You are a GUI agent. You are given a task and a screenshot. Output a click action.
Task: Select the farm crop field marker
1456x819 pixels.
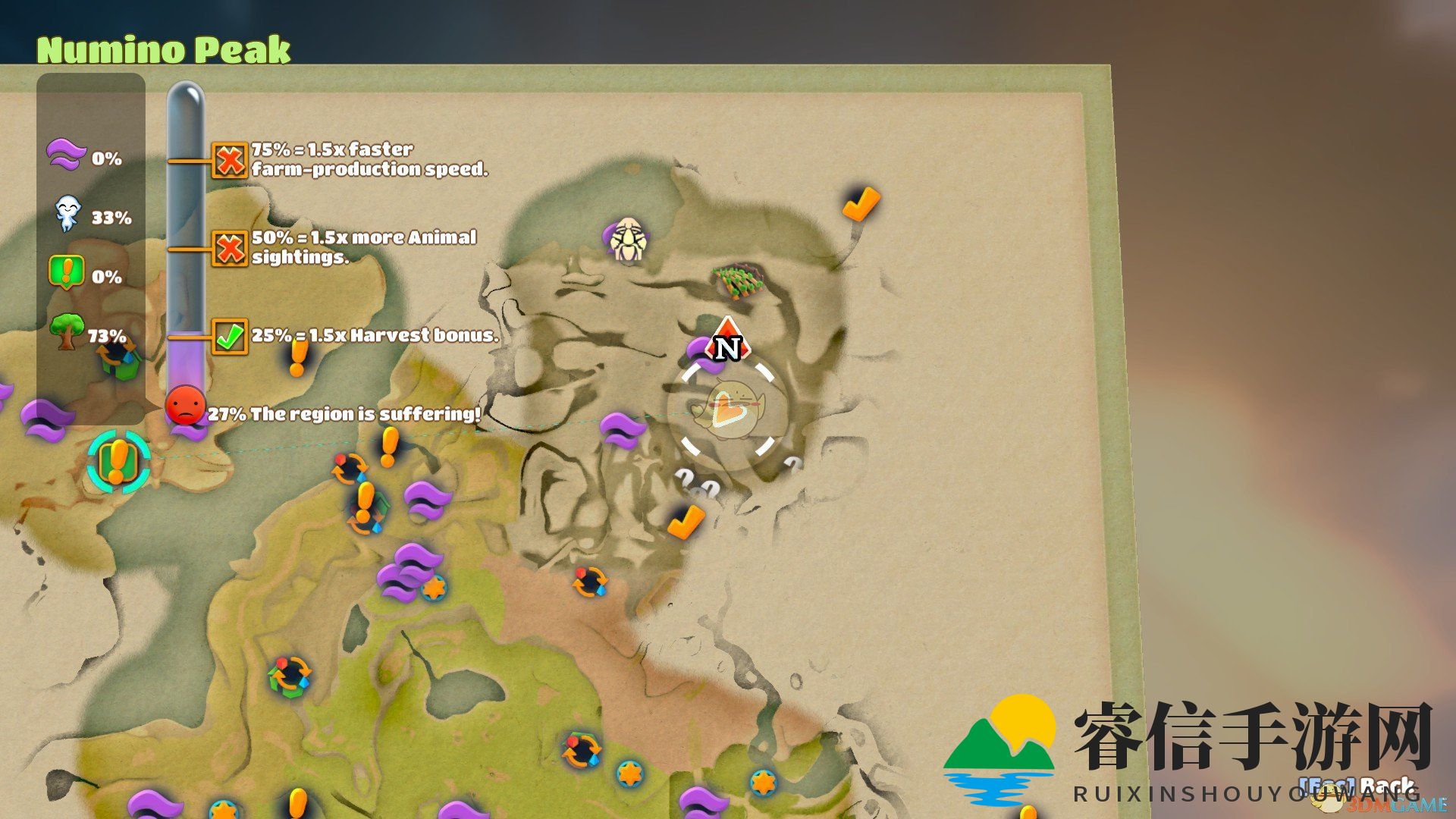[737, 281]
